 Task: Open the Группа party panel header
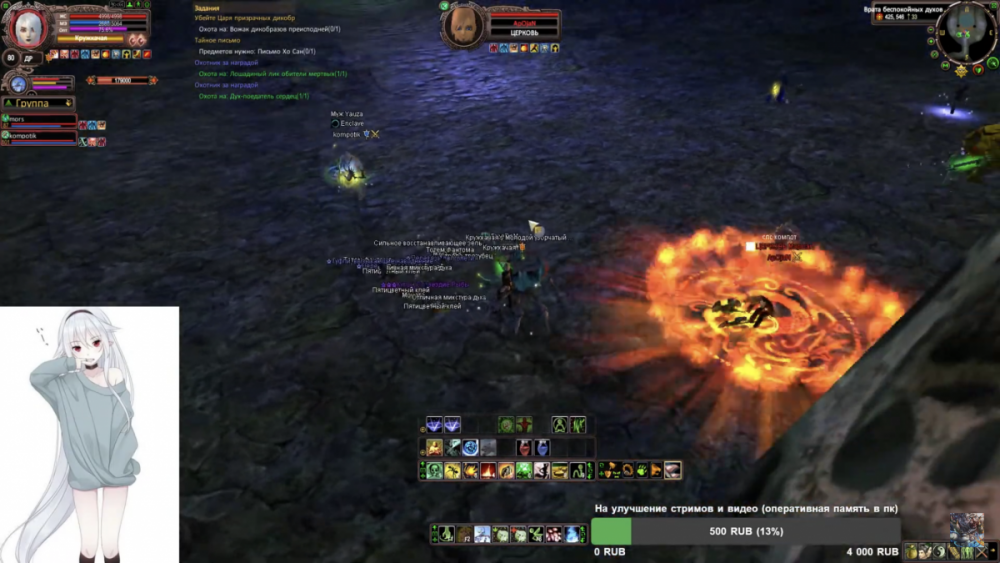(x=38, y=103)
